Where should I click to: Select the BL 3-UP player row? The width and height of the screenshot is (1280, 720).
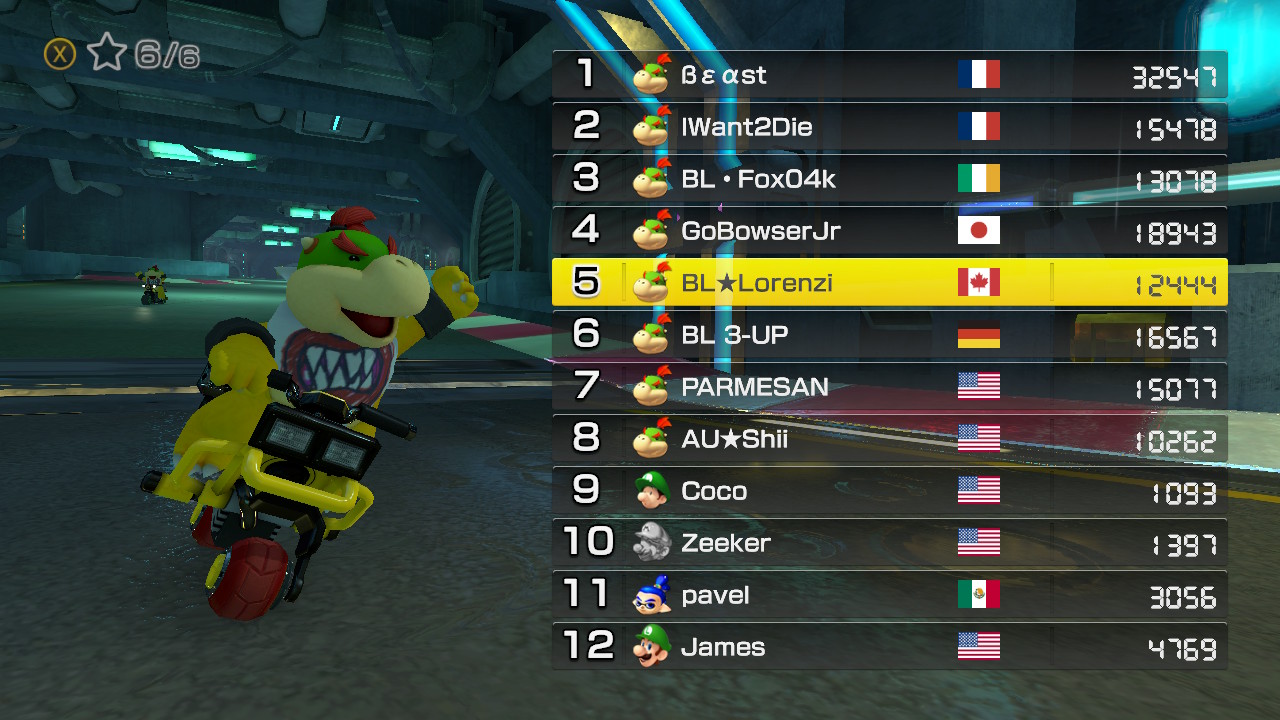pyautogui.click(x=889, y=335)
